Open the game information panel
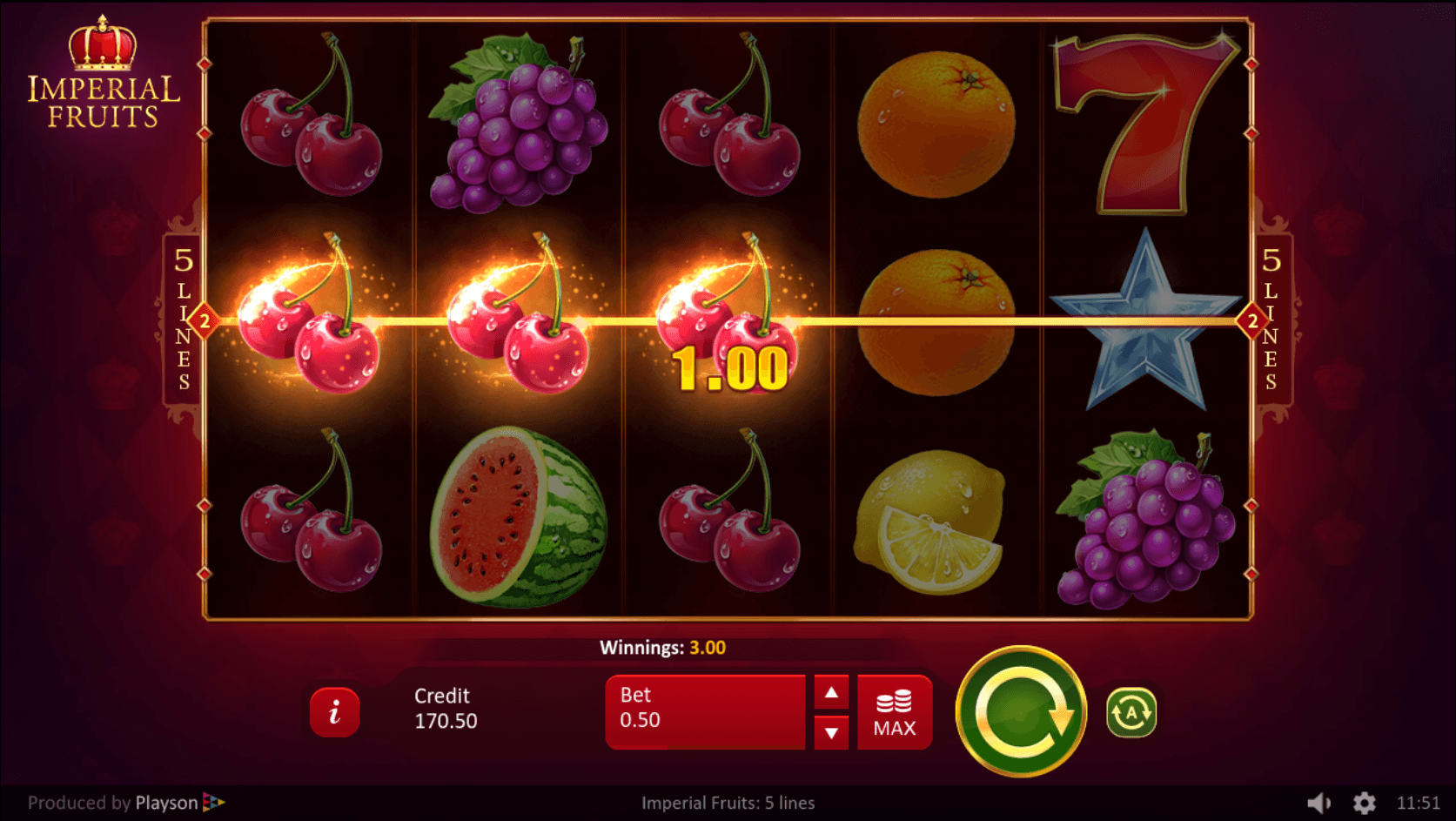The height and width of the screenshot is (821, 1456). [336, 712]
